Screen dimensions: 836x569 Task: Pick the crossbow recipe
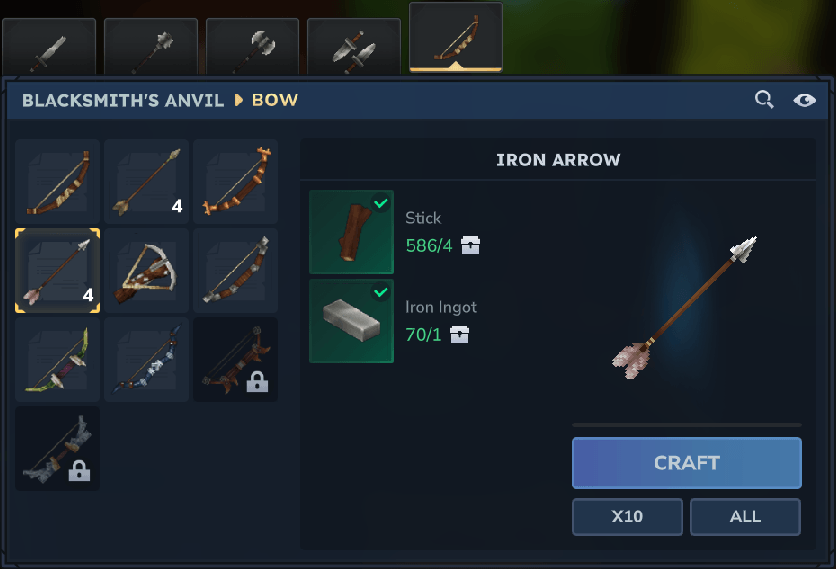[x=147, y=271]
